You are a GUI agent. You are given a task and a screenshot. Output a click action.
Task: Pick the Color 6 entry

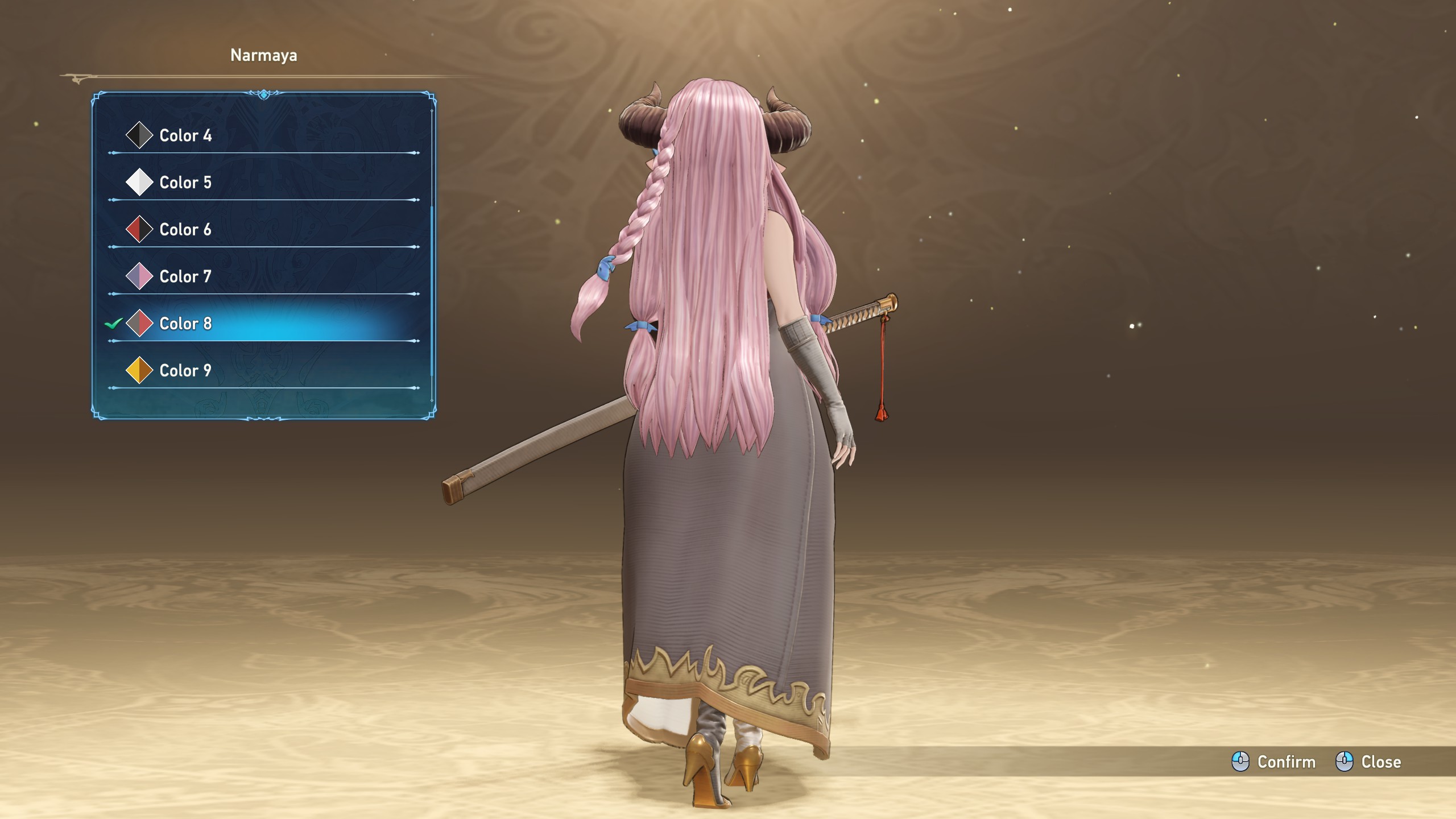(x=185, y=230)
